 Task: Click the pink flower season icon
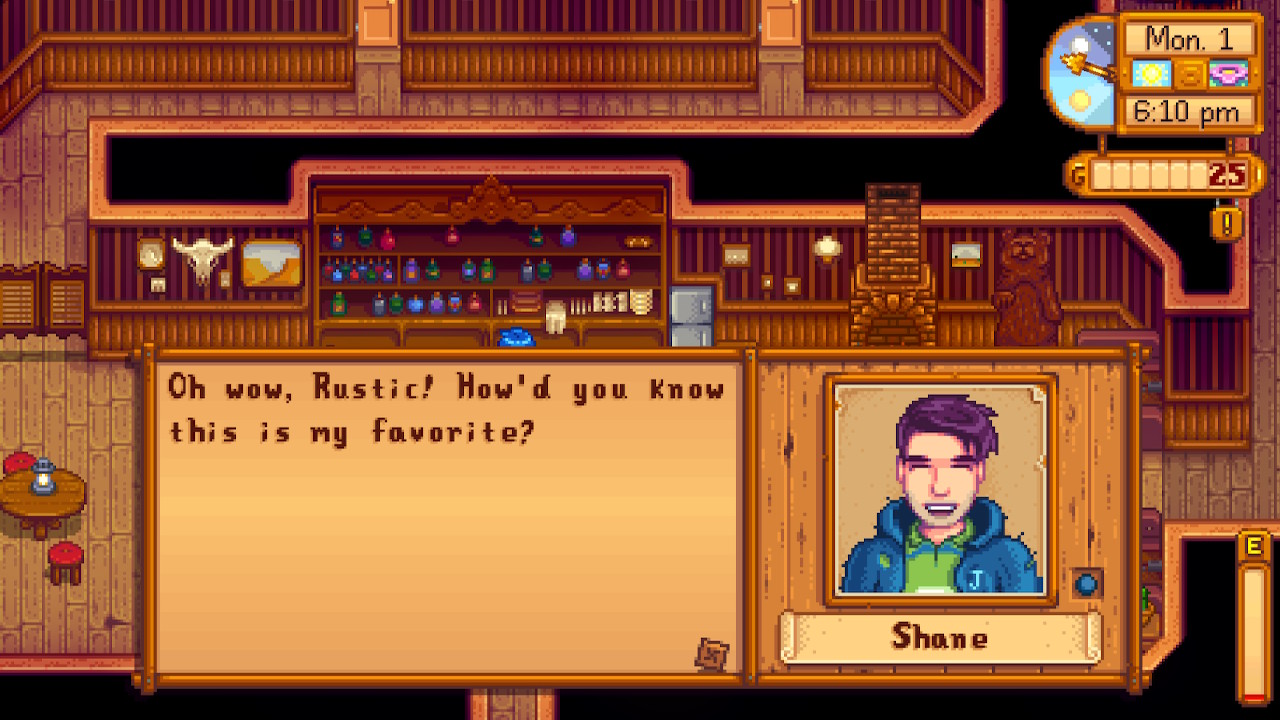tap(1227, 73)
